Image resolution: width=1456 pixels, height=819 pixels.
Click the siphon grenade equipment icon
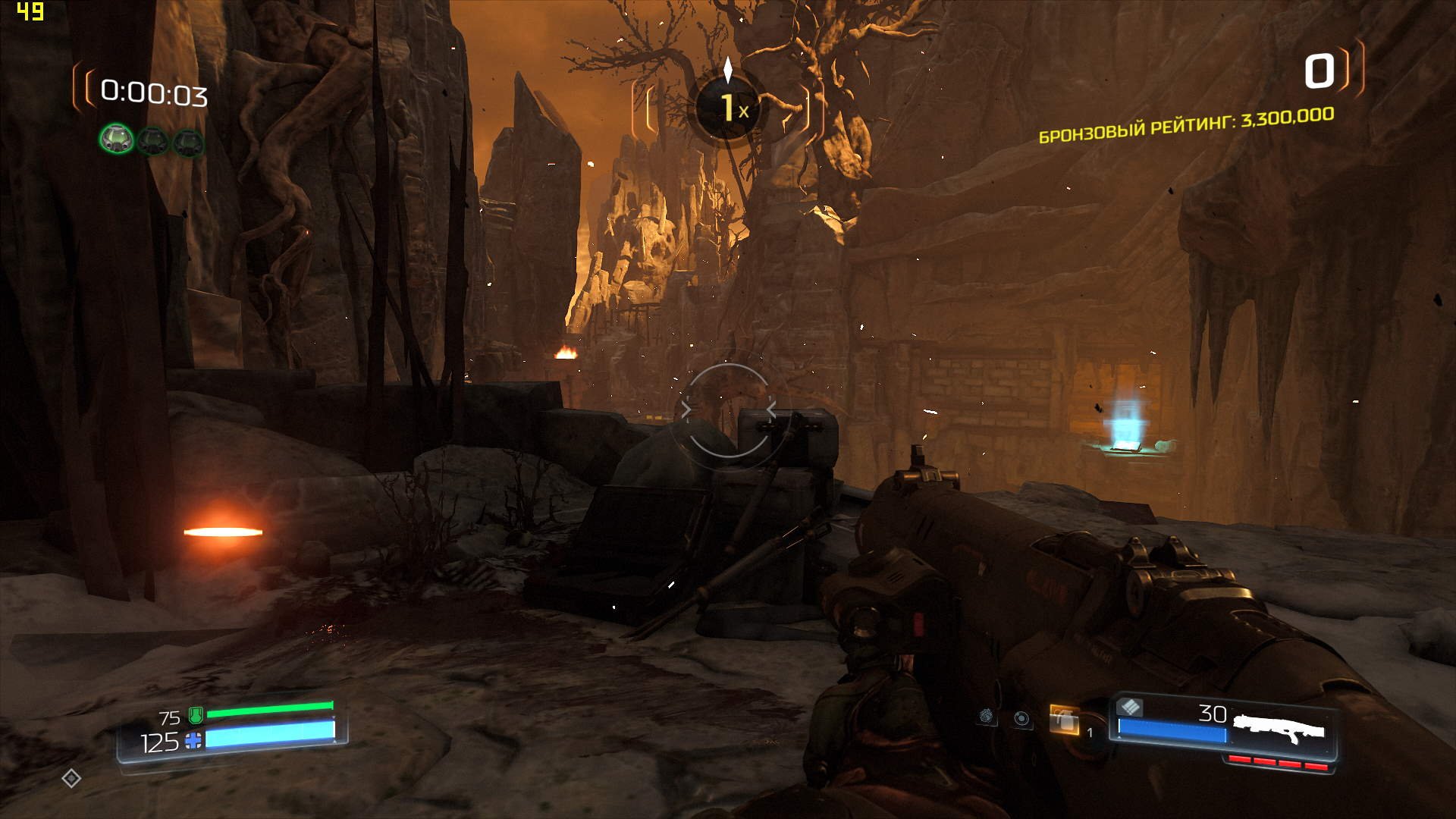(986, 716)
